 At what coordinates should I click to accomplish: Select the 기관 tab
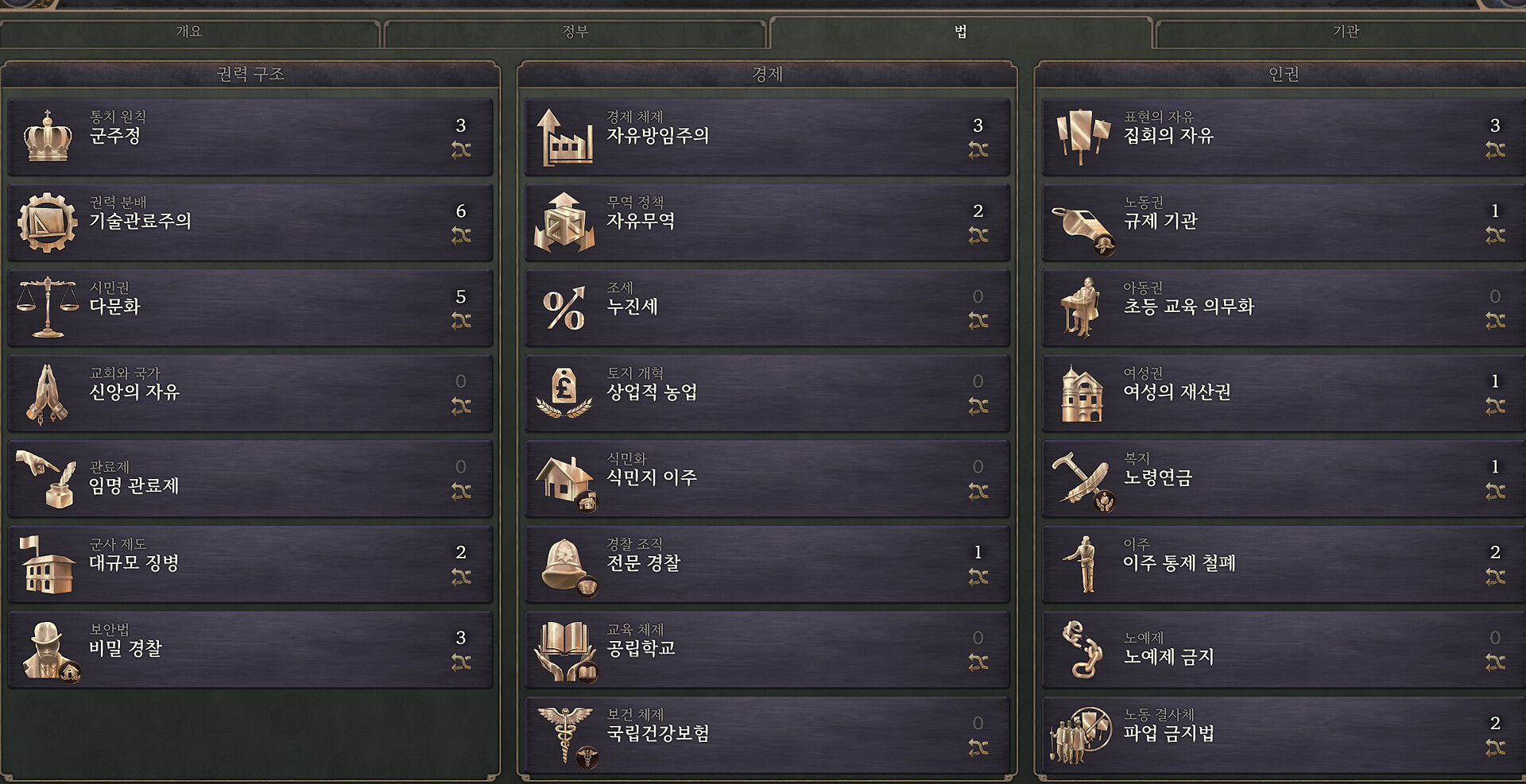click(x=1345, y=32)
